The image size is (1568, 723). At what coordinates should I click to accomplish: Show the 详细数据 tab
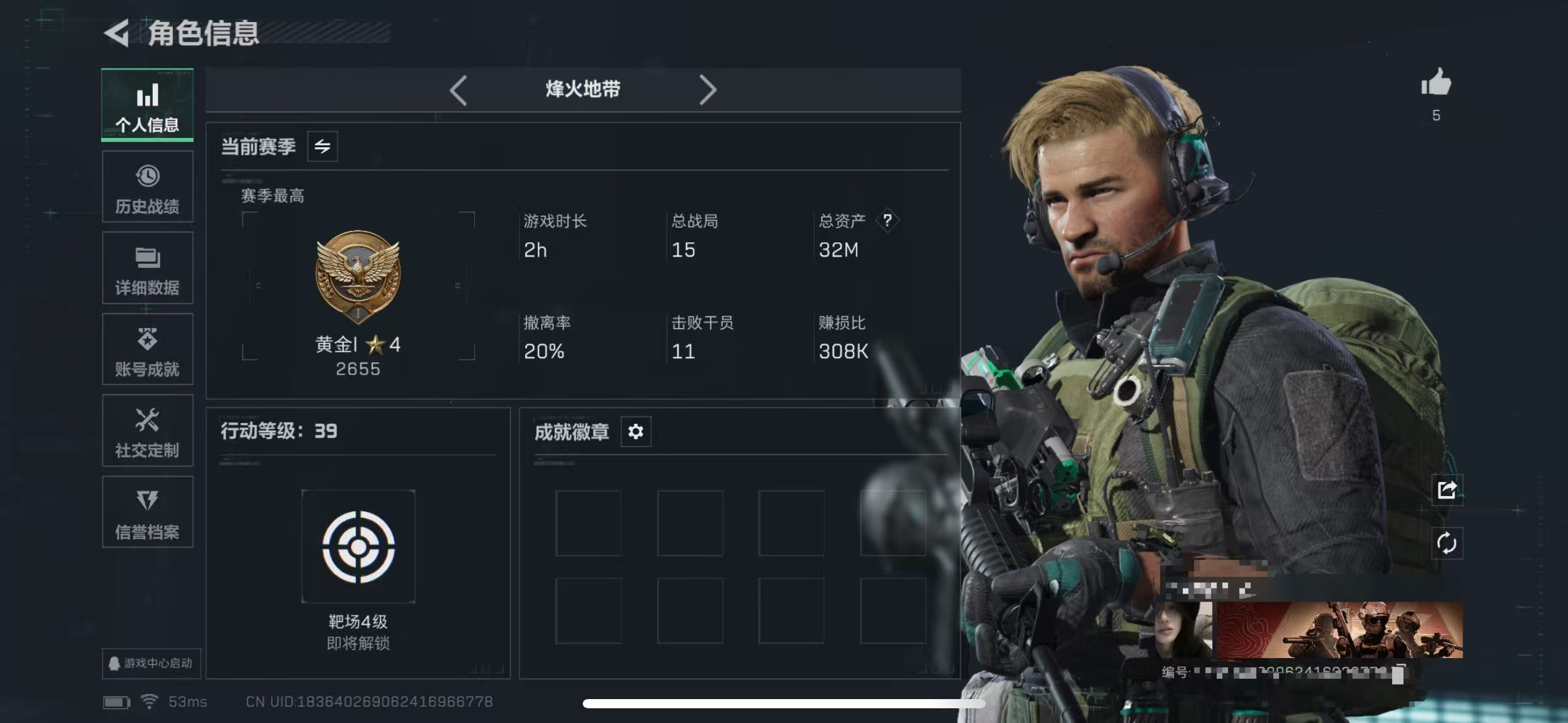pyautogui.click(x=147, y=269)
